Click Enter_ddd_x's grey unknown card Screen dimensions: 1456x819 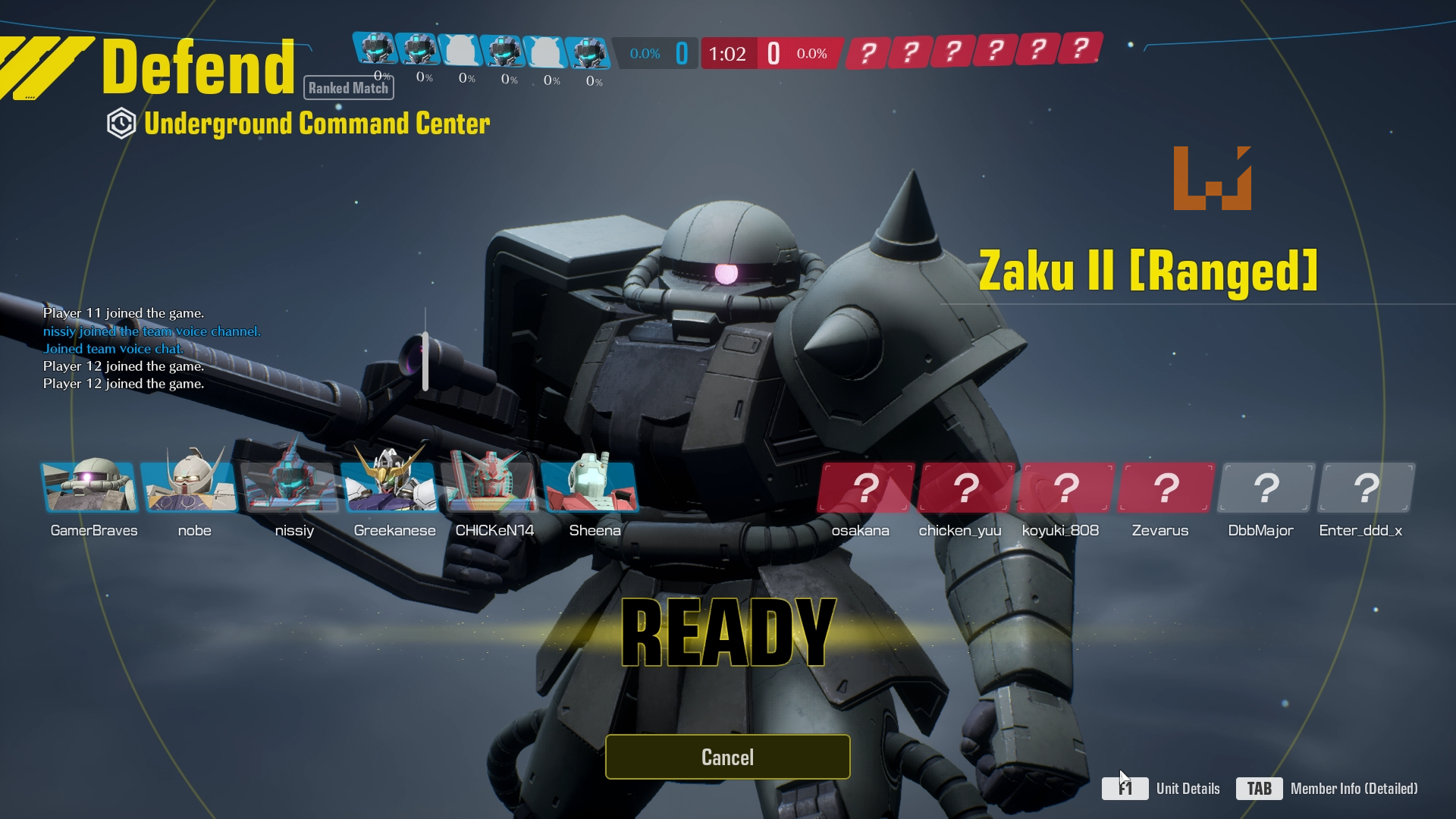[1367, 488]
